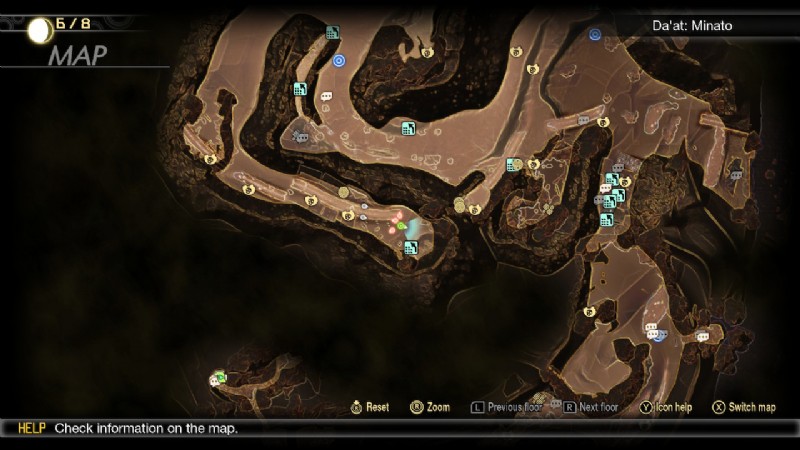Choose the teal stairs icon beside the player arrow
Screen dimensions: 800x450
pos(410,247)
